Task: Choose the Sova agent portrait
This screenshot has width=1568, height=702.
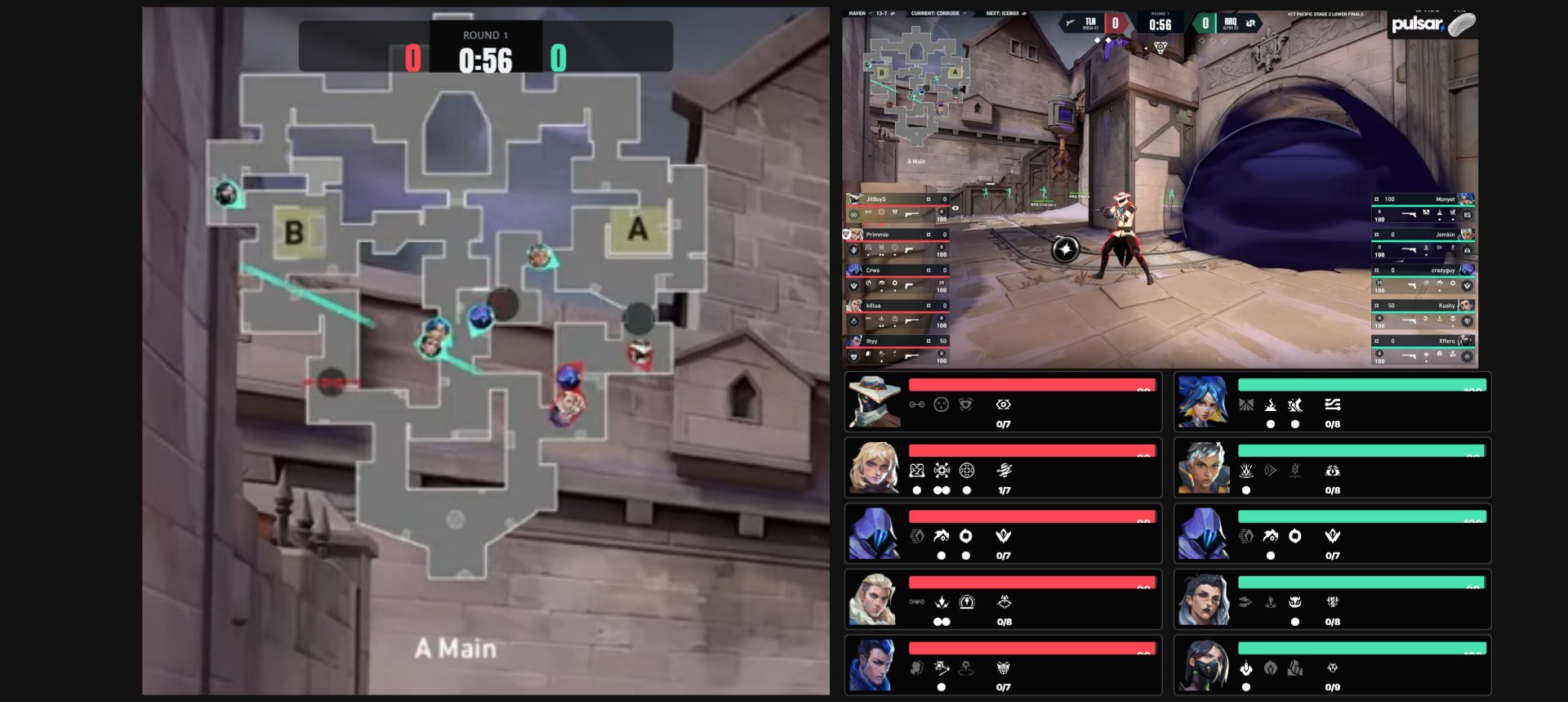Action: coord(875,599)
